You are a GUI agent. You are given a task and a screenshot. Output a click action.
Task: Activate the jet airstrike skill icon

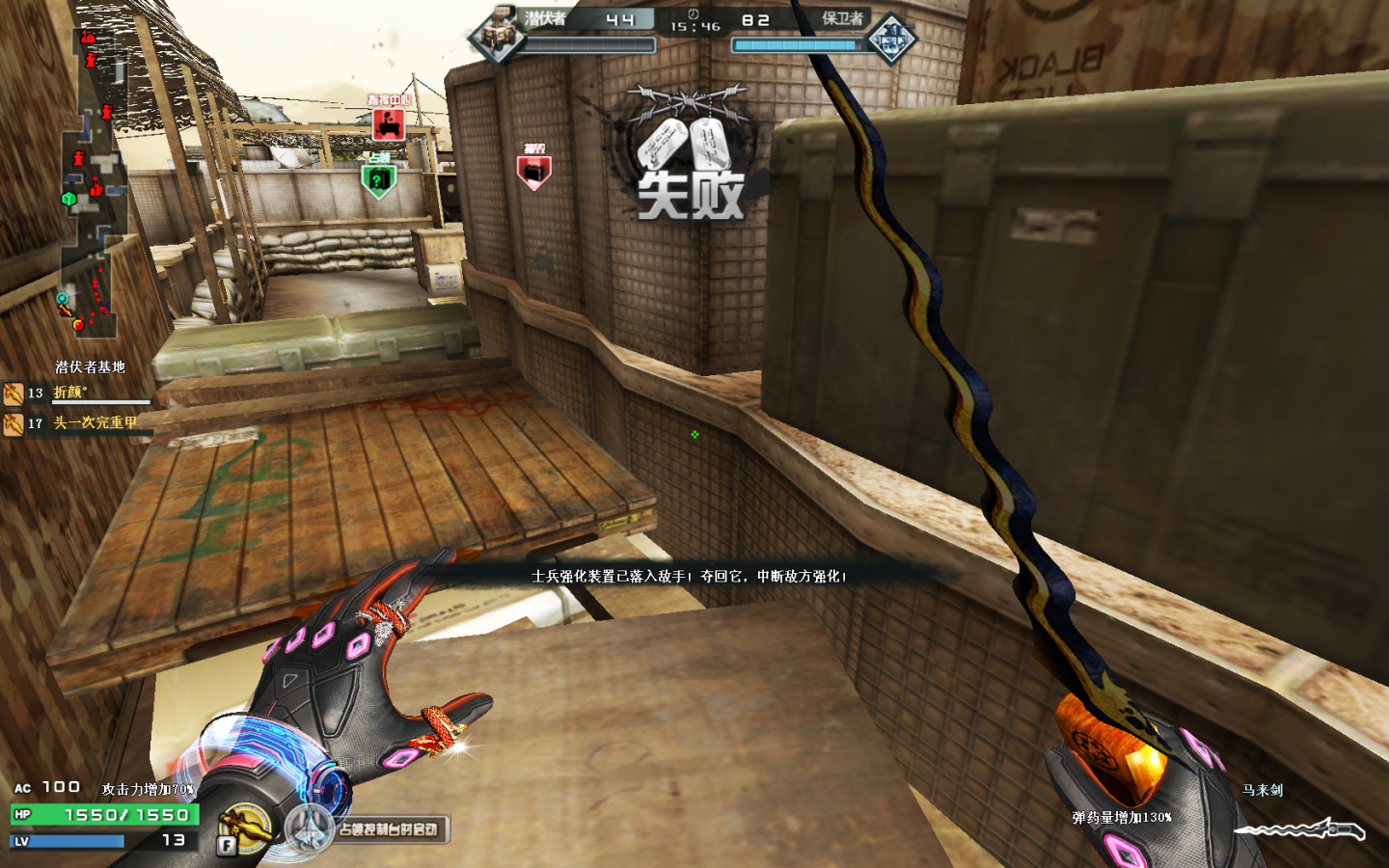click(310, 829)
